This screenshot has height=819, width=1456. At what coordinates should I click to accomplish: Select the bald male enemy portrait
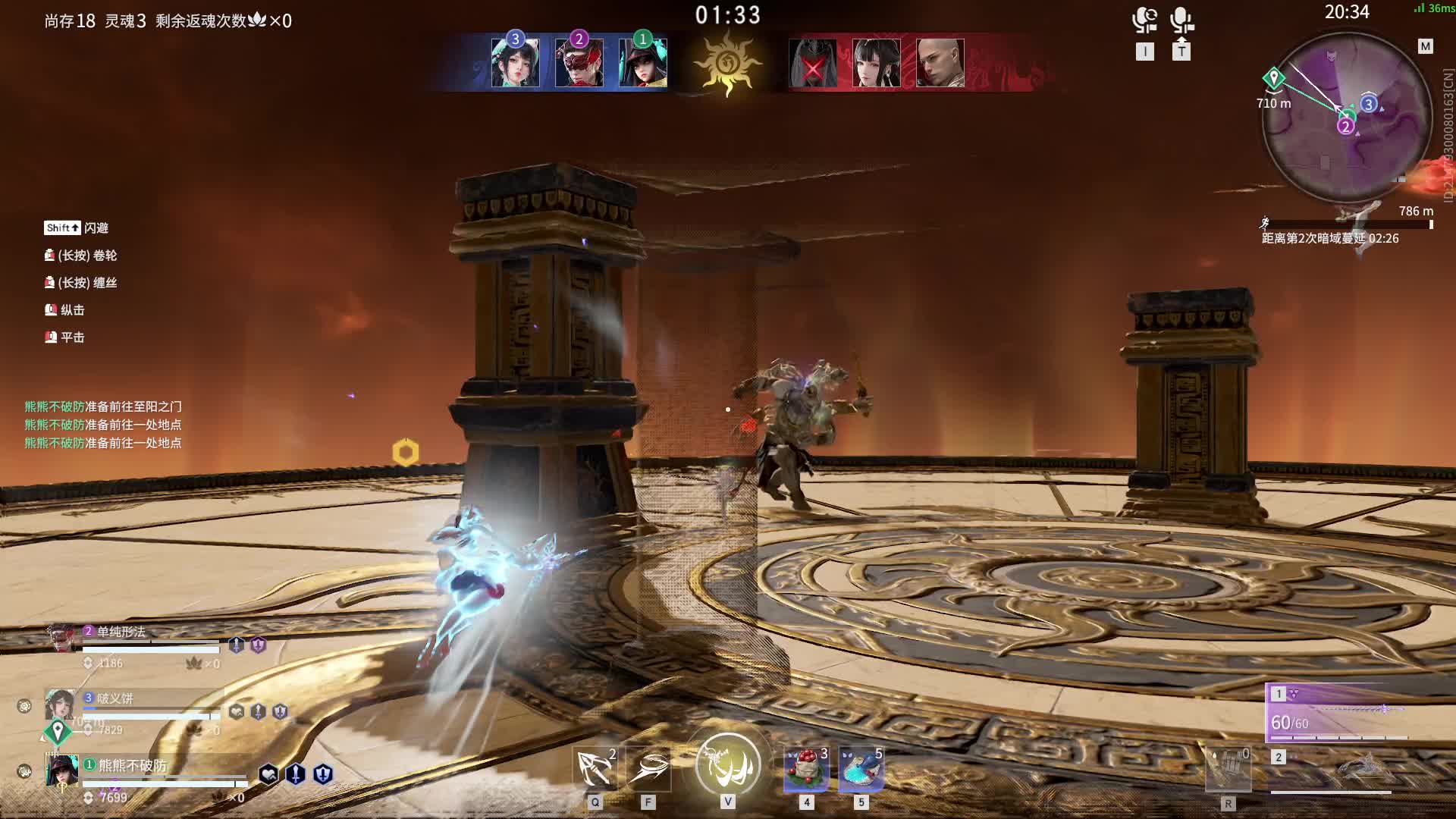pyautogui.click(x=940, y=64)
